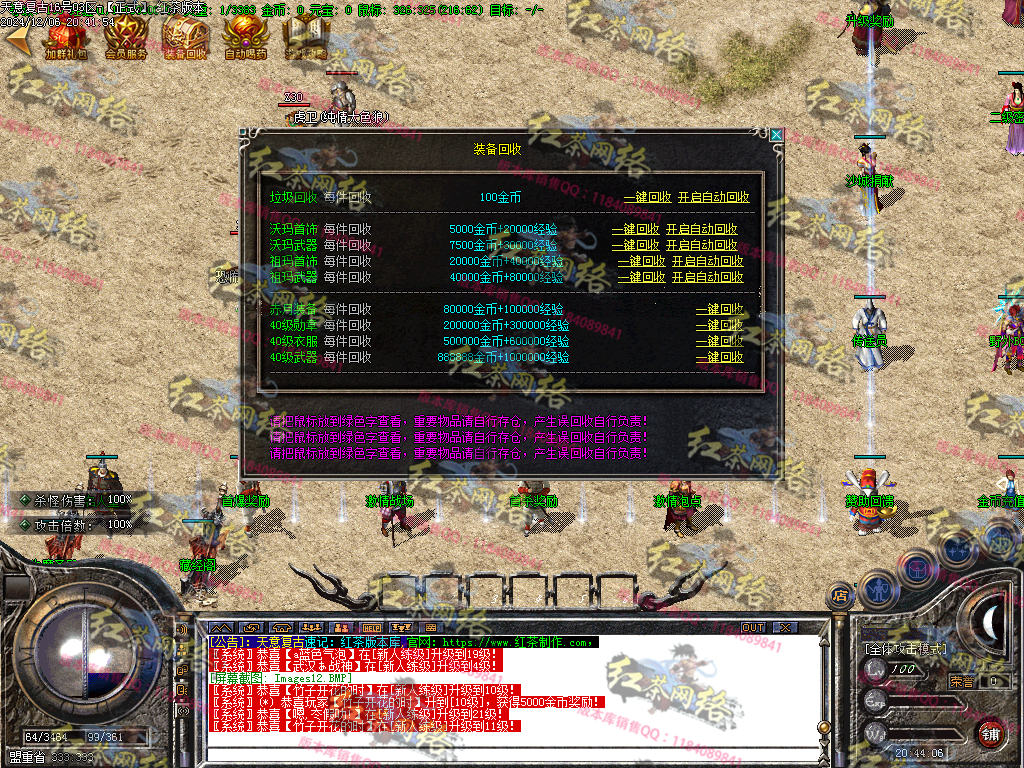Screen dimensions: 1024x768
Task: Enable 开启自动回收 for 垃圾回收
Action: coord(713,198)
